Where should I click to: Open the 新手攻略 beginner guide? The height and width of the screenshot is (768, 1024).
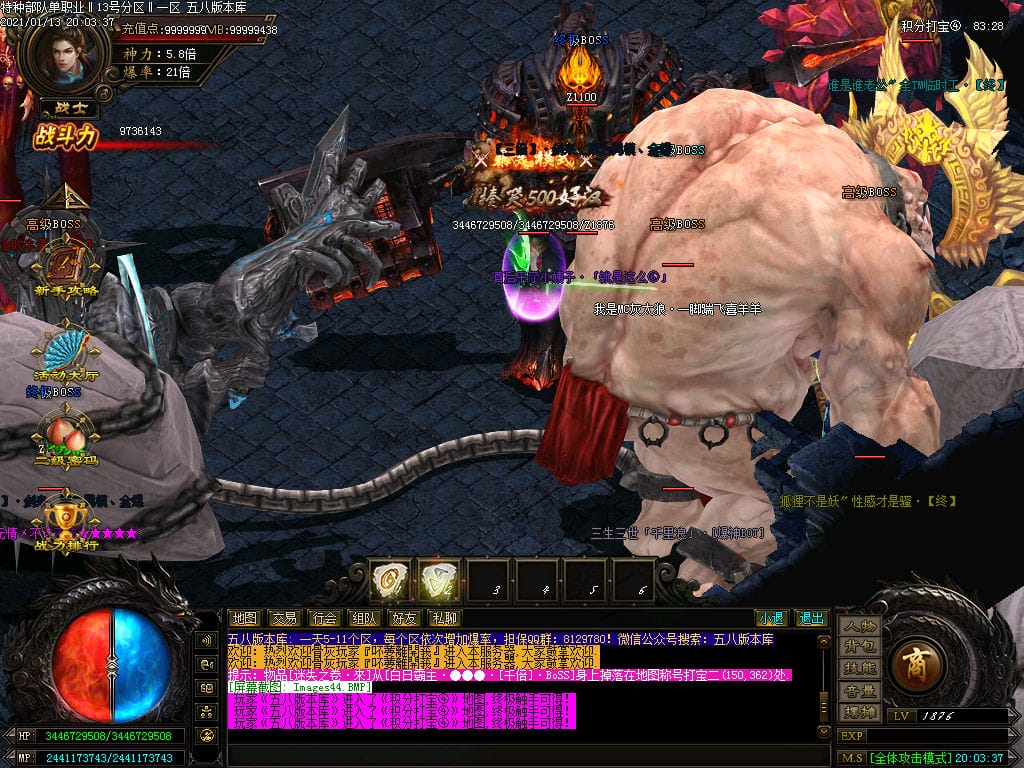[x=65, y=268]
